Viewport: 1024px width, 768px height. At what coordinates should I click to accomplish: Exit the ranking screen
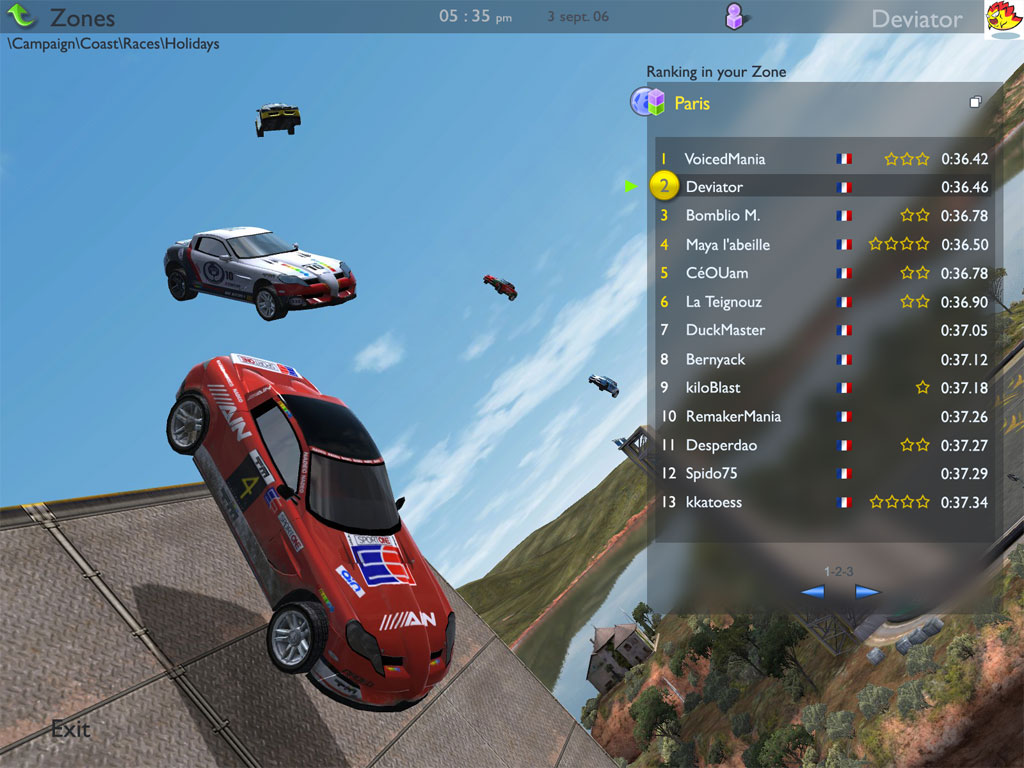70,729
